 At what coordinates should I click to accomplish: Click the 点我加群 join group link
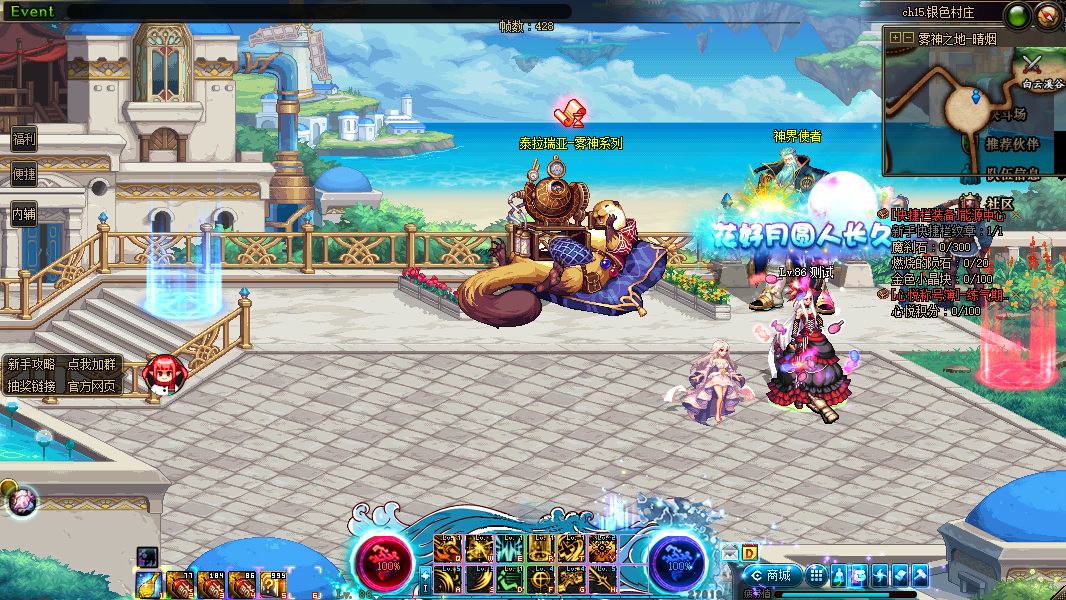(x=91, y=365)
